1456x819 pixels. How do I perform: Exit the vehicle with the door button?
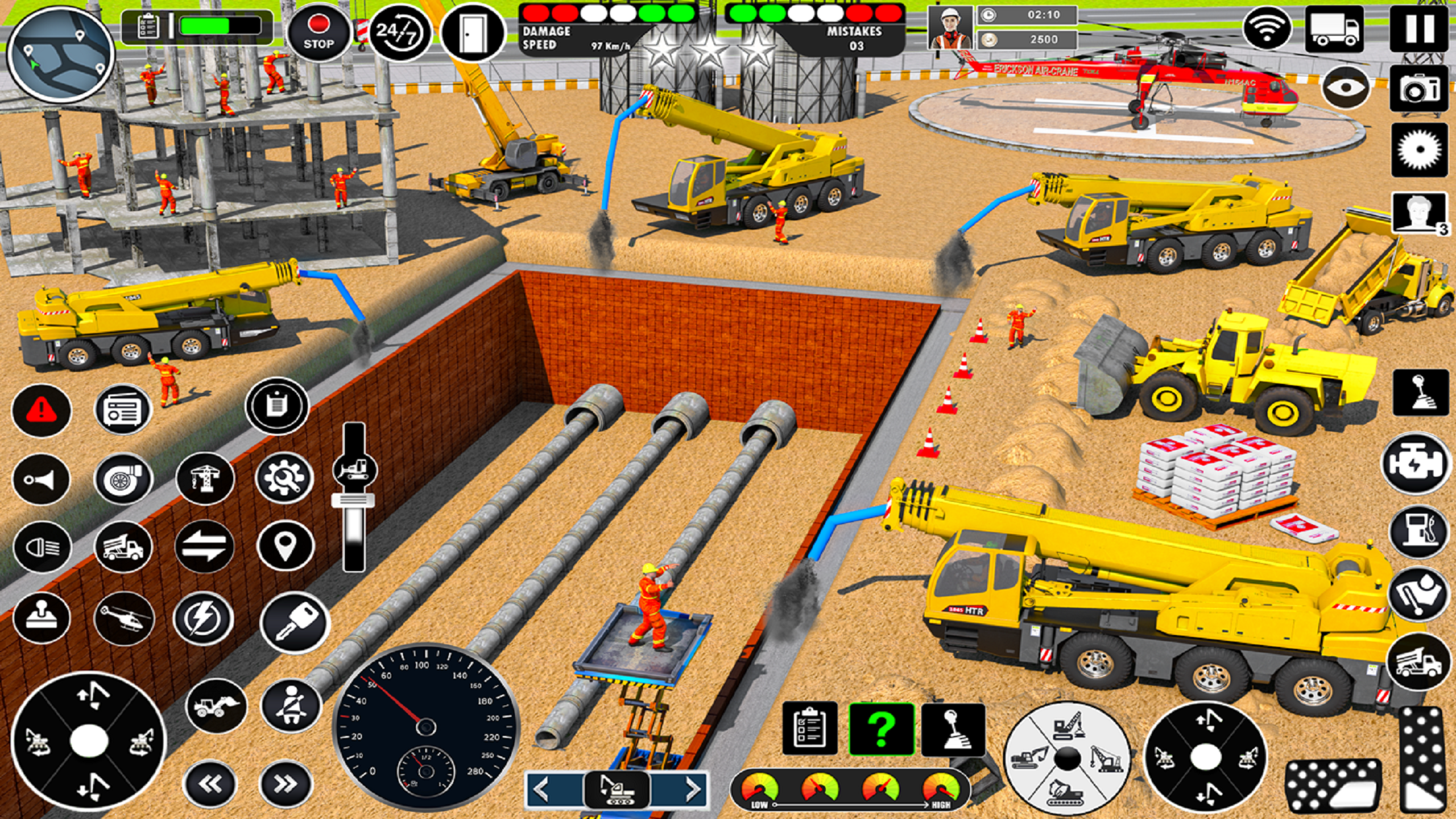click(472, 33)
